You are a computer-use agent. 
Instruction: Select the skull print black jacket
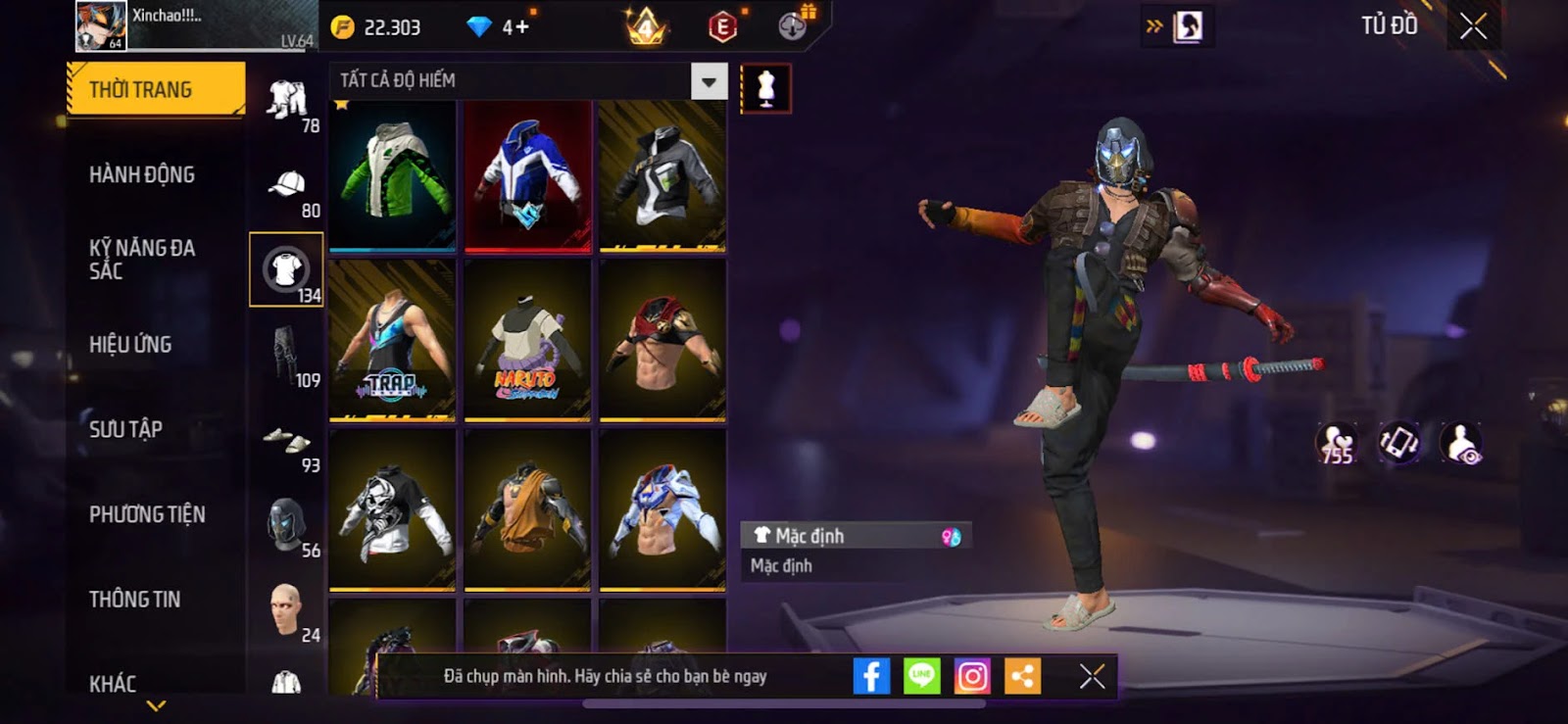point(392,511)
